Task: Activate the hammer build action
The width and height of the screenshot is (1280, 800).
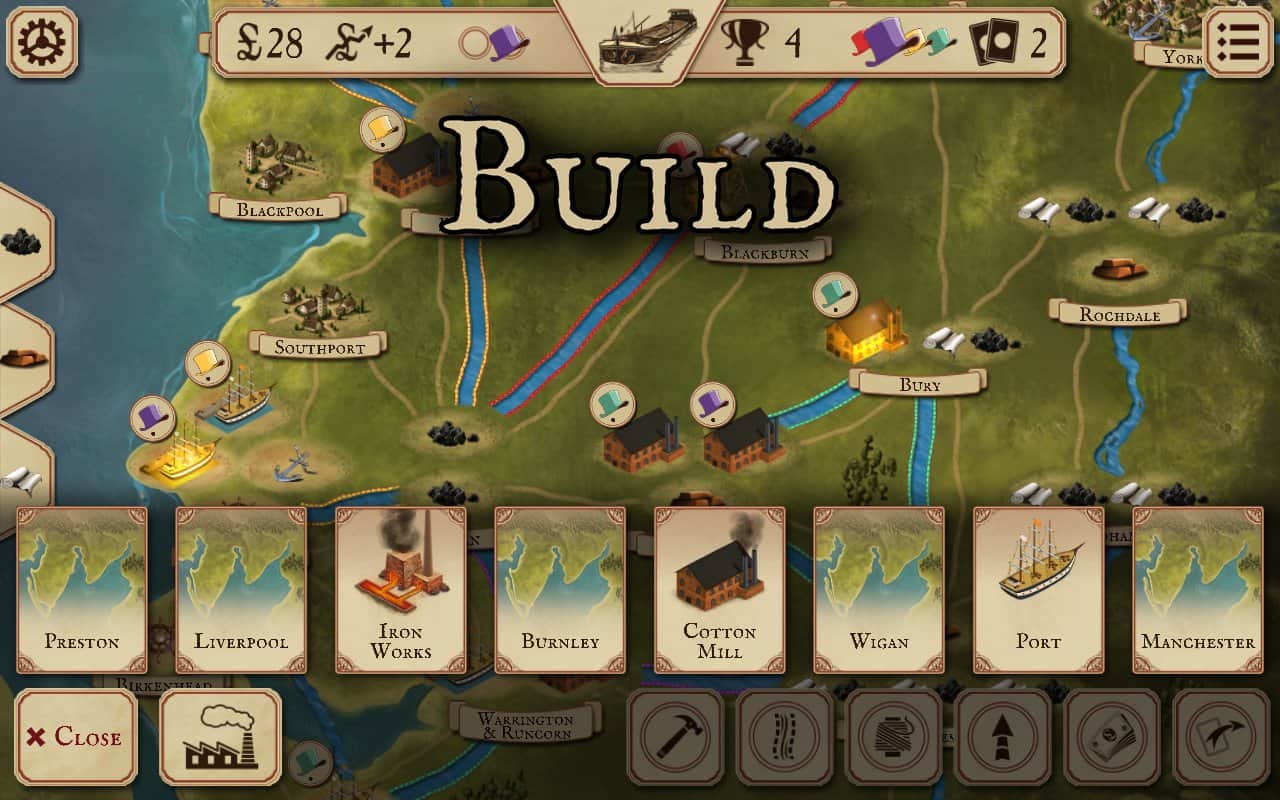Action: [675, 737]
